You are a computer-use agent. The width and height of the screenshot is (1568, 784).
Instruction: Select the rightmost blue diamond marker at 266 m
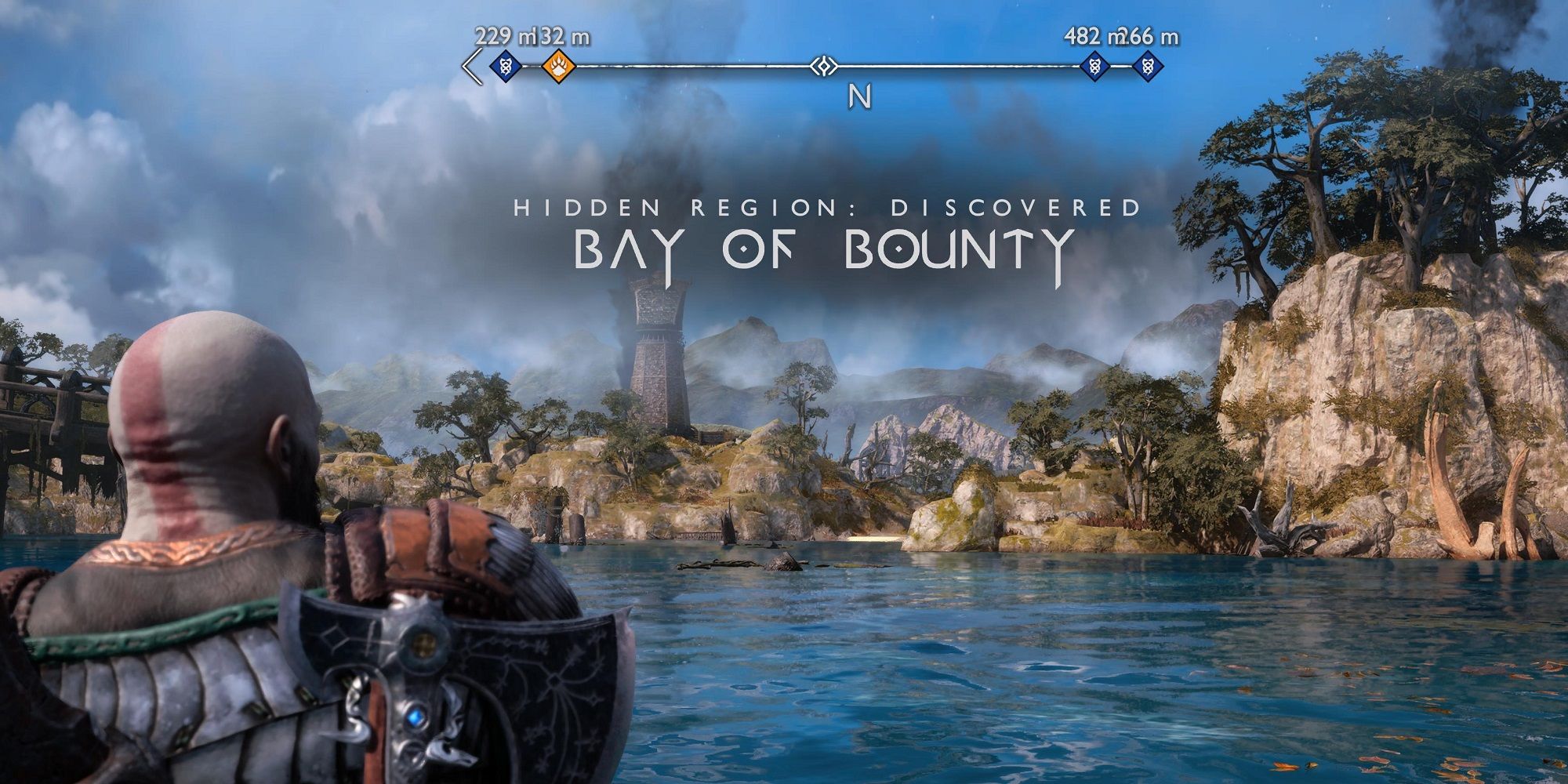click(1149, 67)
